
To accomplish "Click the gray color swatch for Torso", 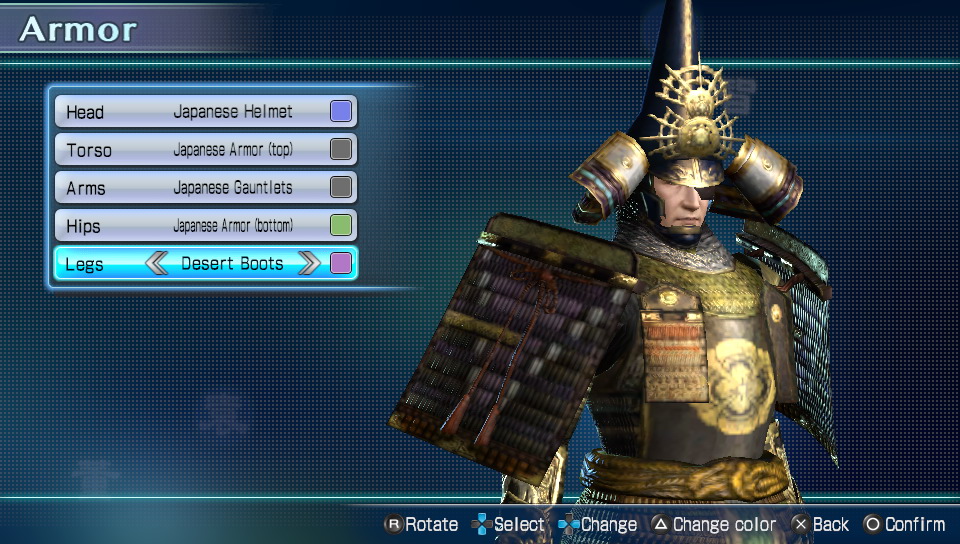I will point(341,150).
